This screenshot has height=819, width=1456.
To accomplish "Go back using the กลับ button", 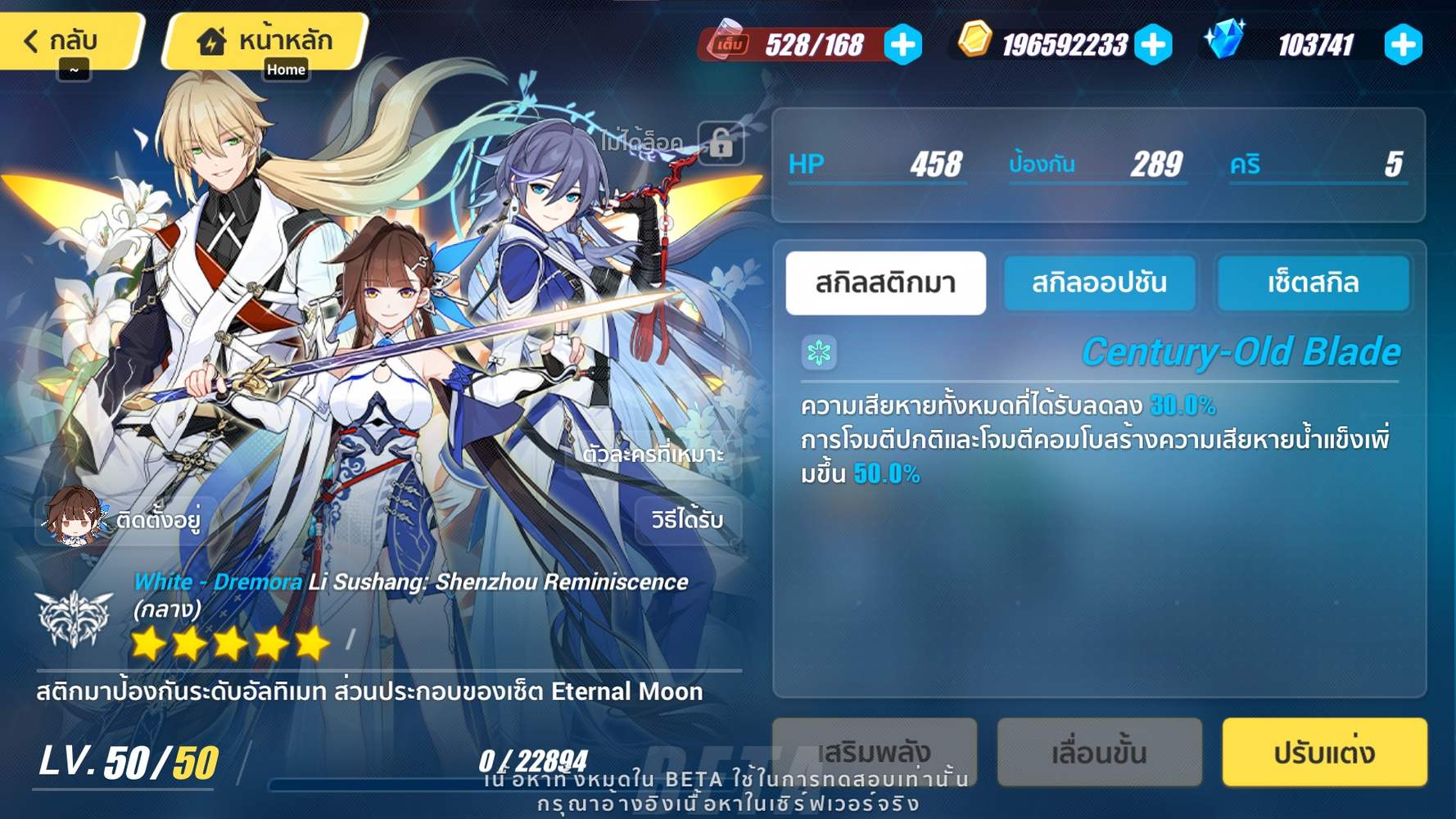I will pos(64,39).
